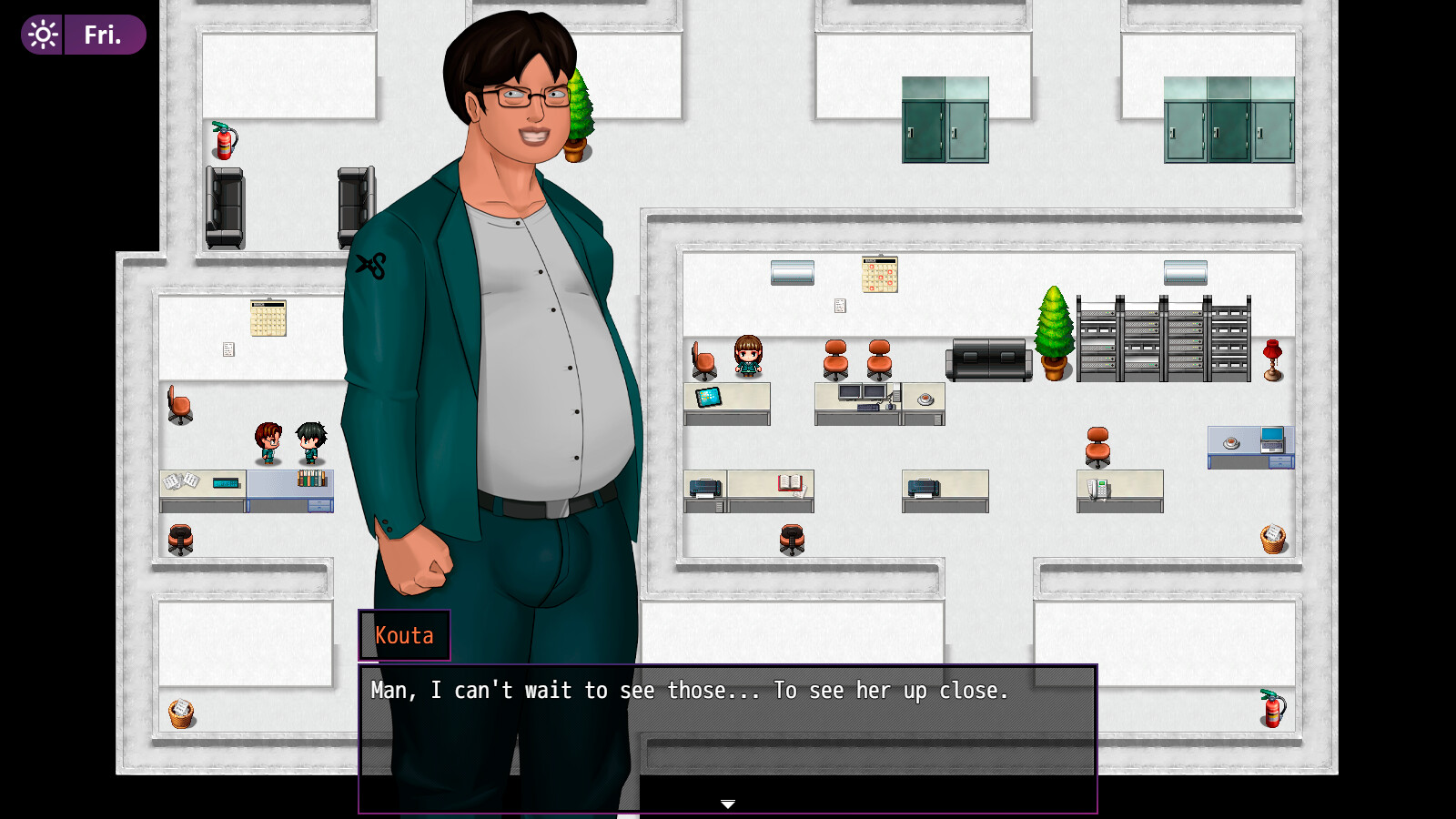Toggle the day indicator showing Fri.
1456x819 pixels.
103,35
